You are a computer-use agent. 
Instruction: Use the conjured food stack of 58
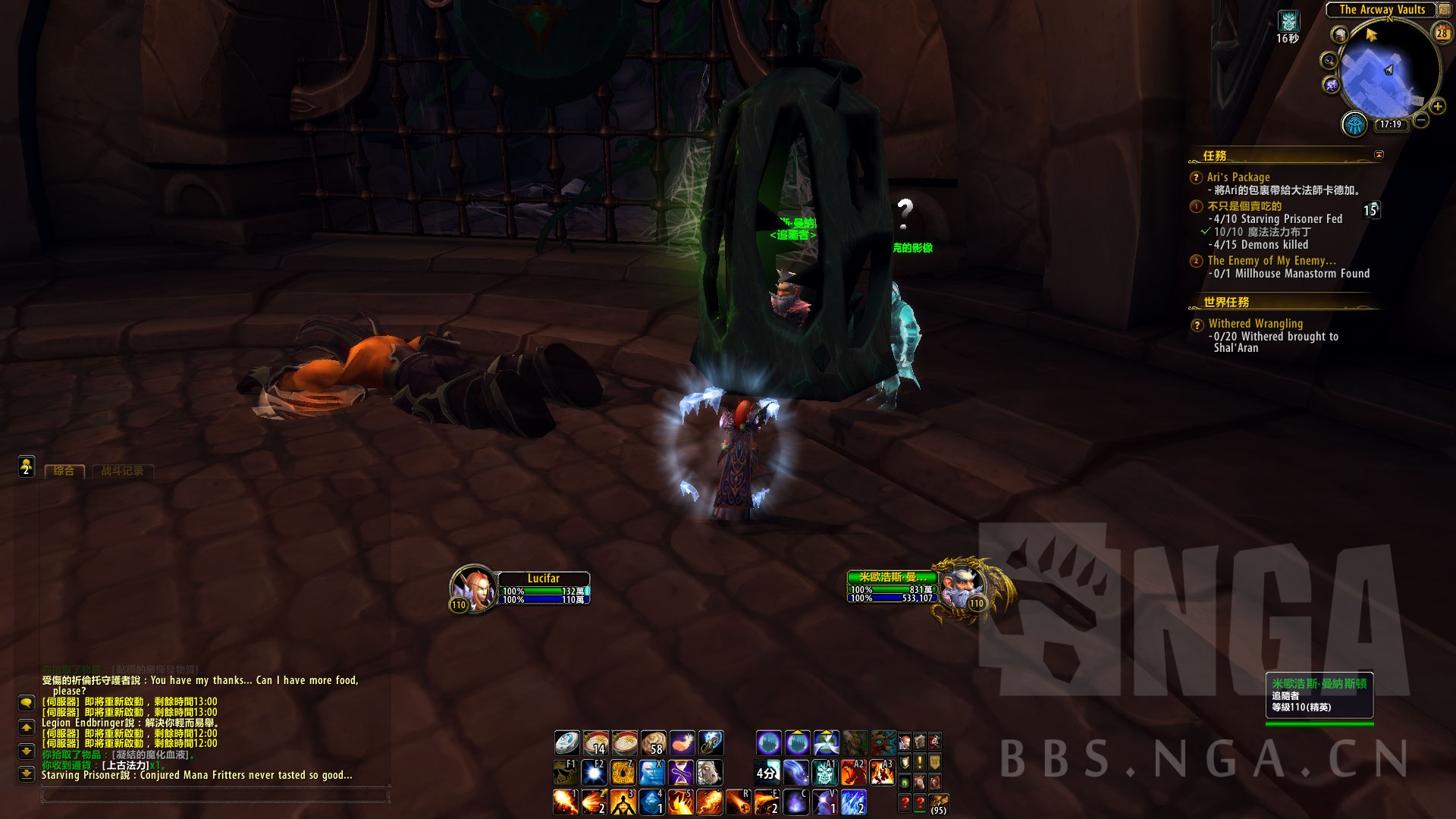click(653, 742)
